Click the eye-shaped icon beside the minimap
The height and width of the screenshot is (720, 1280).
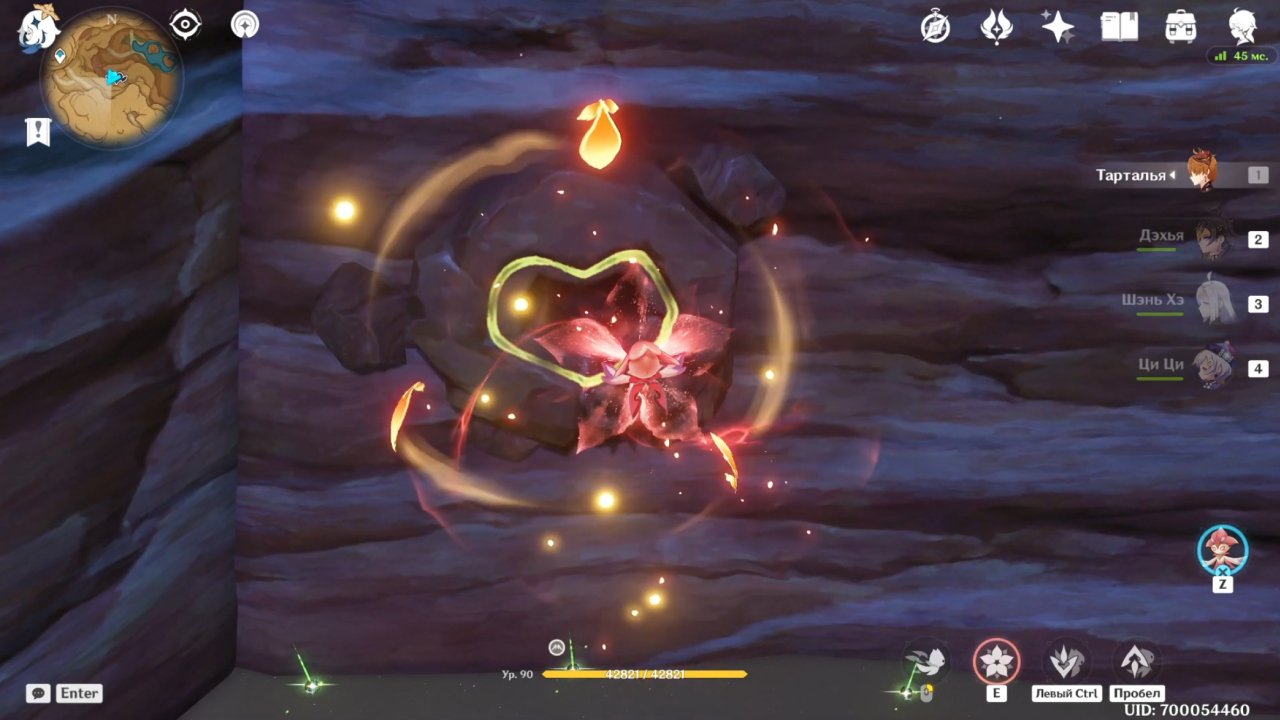click(186, 24)
